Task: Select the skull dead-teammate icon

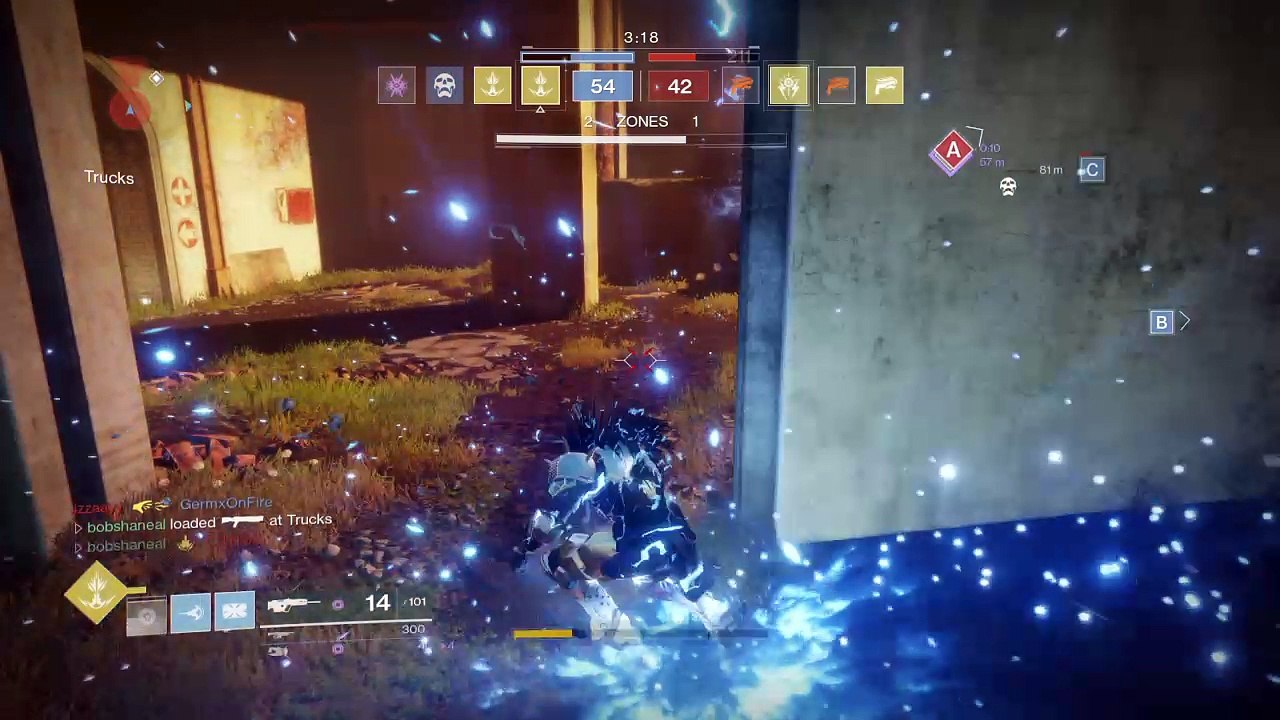Action: [445, 86]
